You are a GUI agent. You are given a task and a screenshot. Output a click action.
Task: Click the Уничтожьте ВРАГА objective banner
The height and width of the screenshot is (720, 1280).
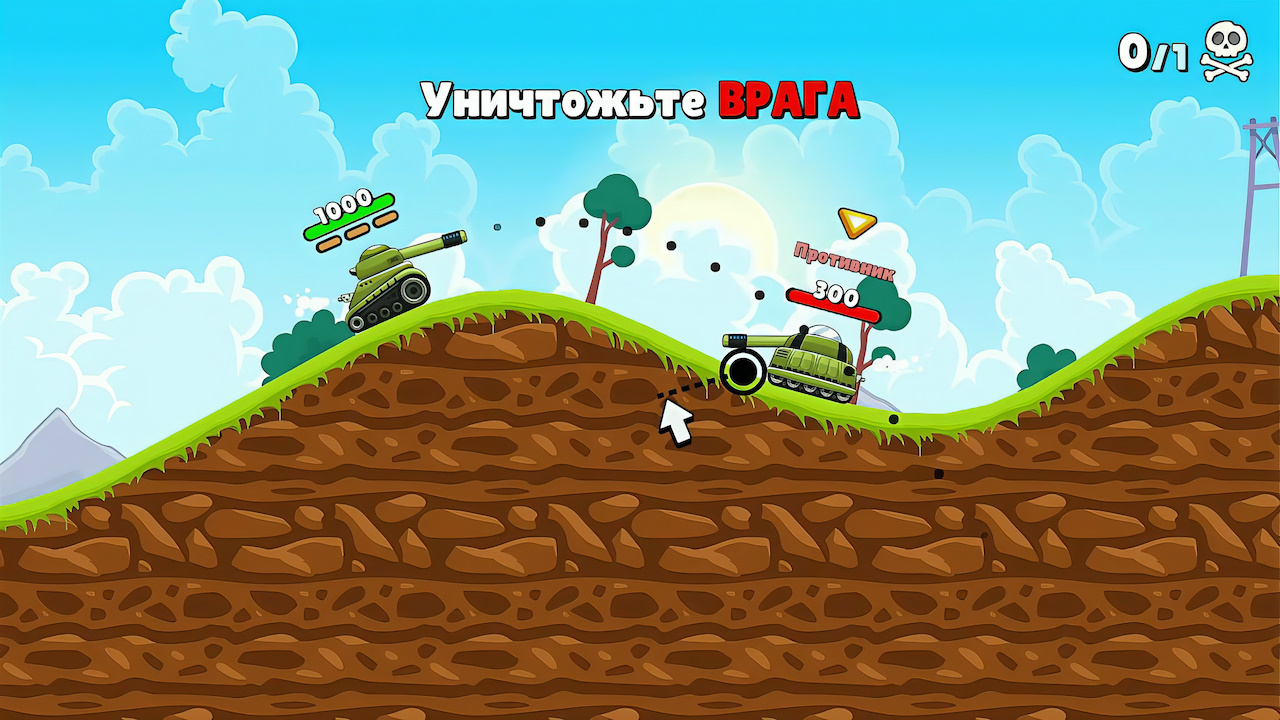(640, 98)
